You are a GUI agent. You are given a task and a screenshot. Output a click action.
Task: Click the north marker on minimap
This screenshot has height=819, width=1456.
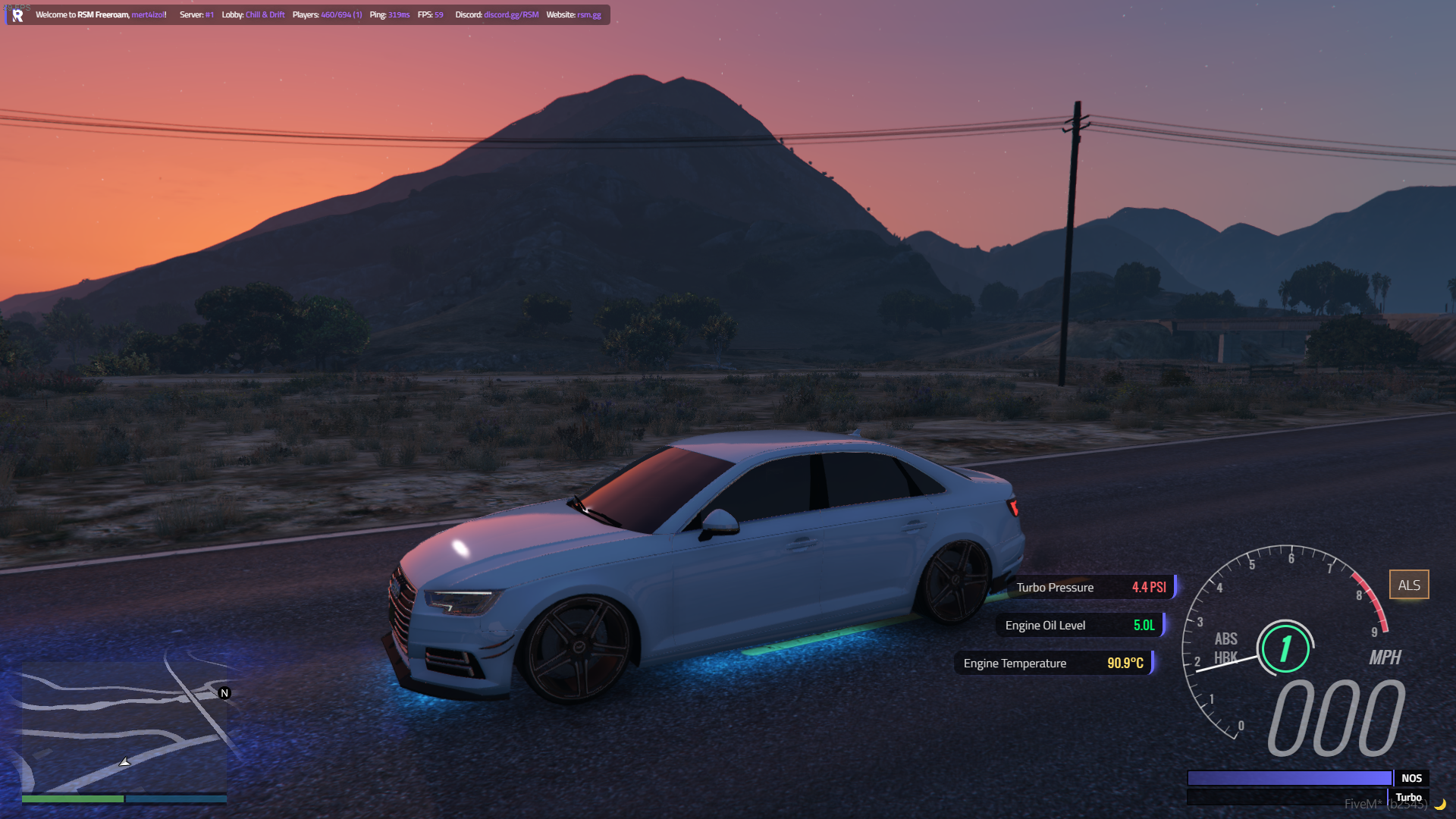coord(224,693)
